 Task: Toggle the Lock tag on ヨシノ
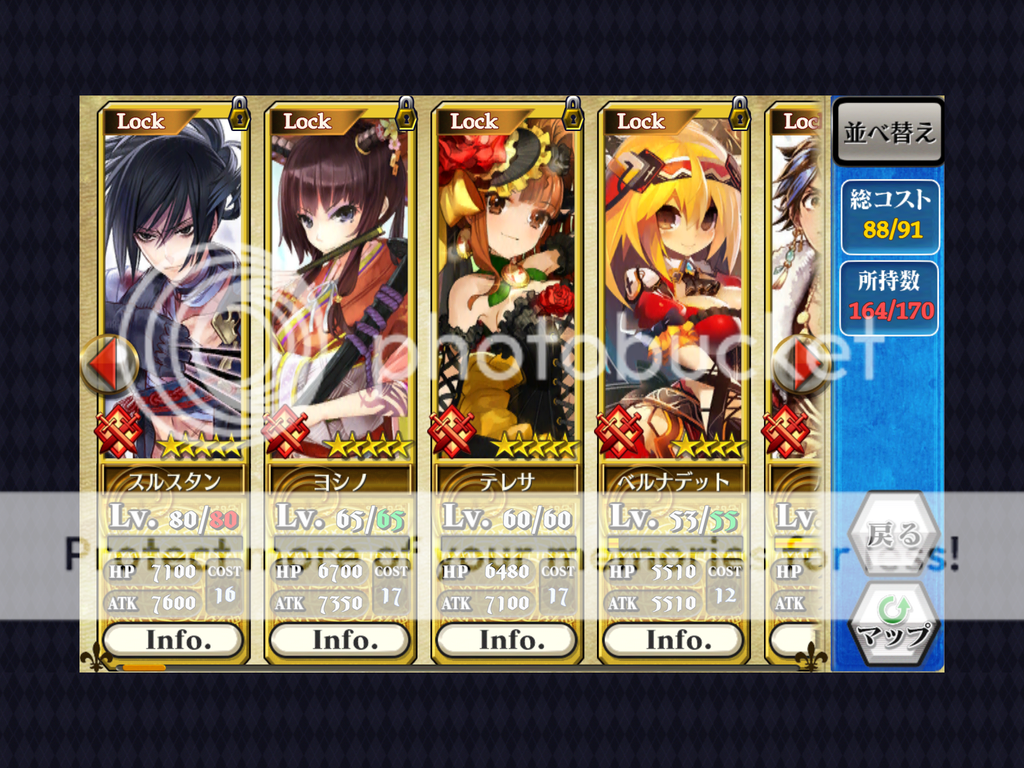308,121
